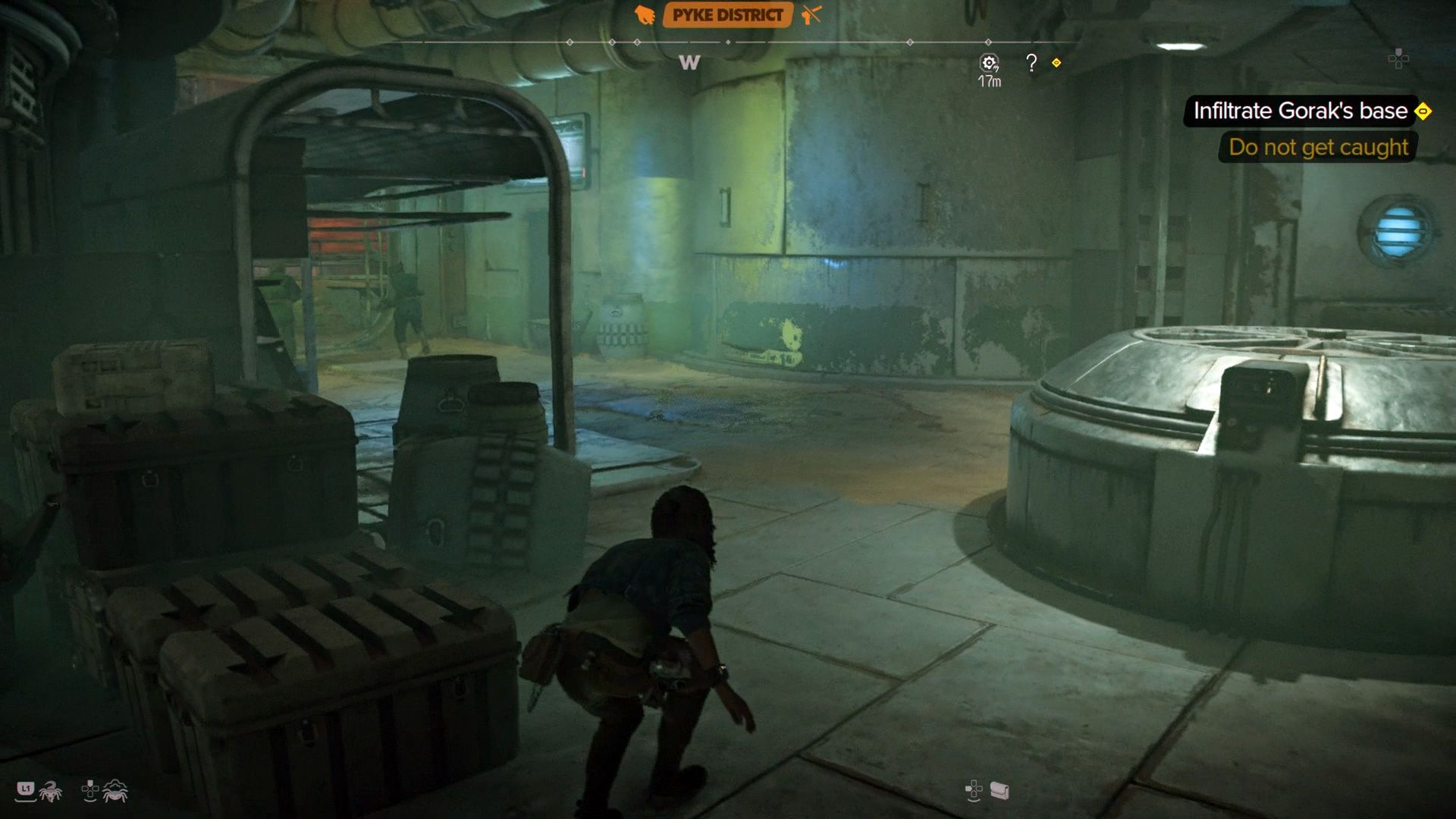Select the gear workbench marker showing 17m

[x=989, y=62]
